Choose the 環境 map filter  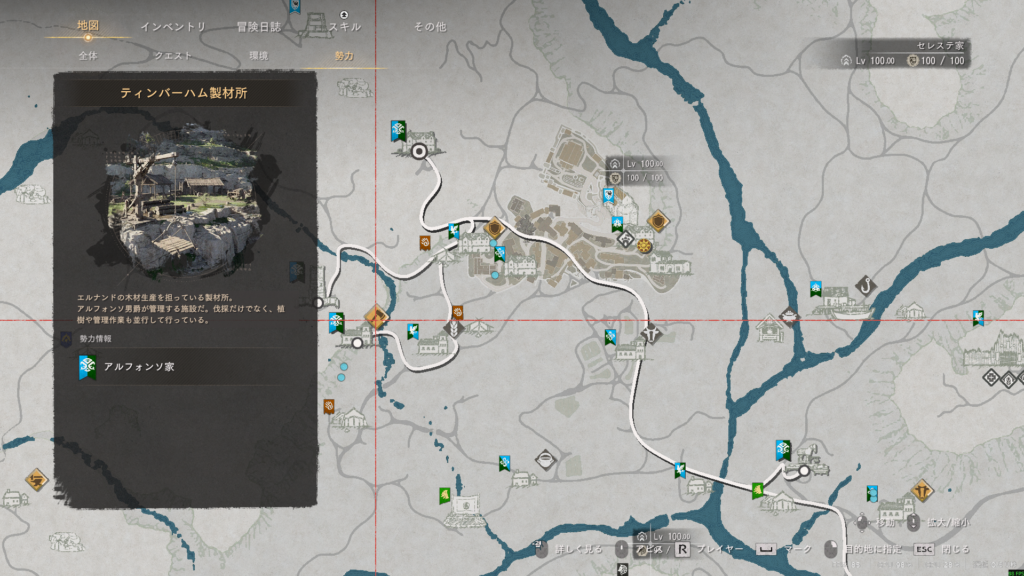(258, 56)
